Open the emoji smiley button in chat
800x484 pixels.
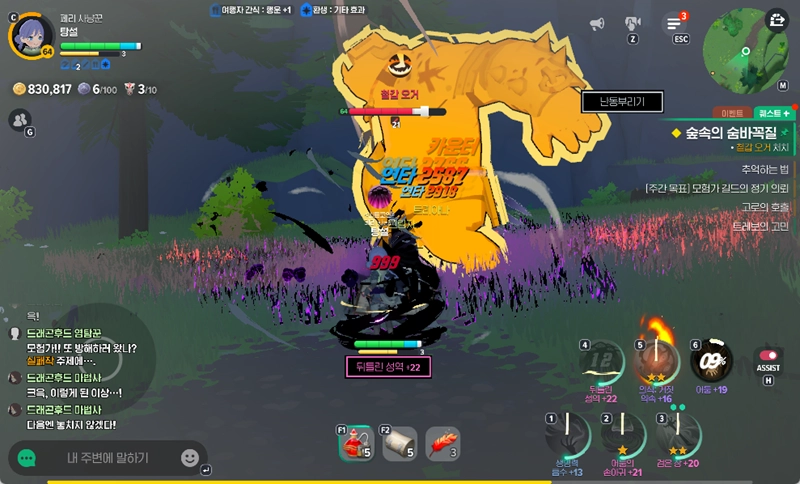click(190, 458)
